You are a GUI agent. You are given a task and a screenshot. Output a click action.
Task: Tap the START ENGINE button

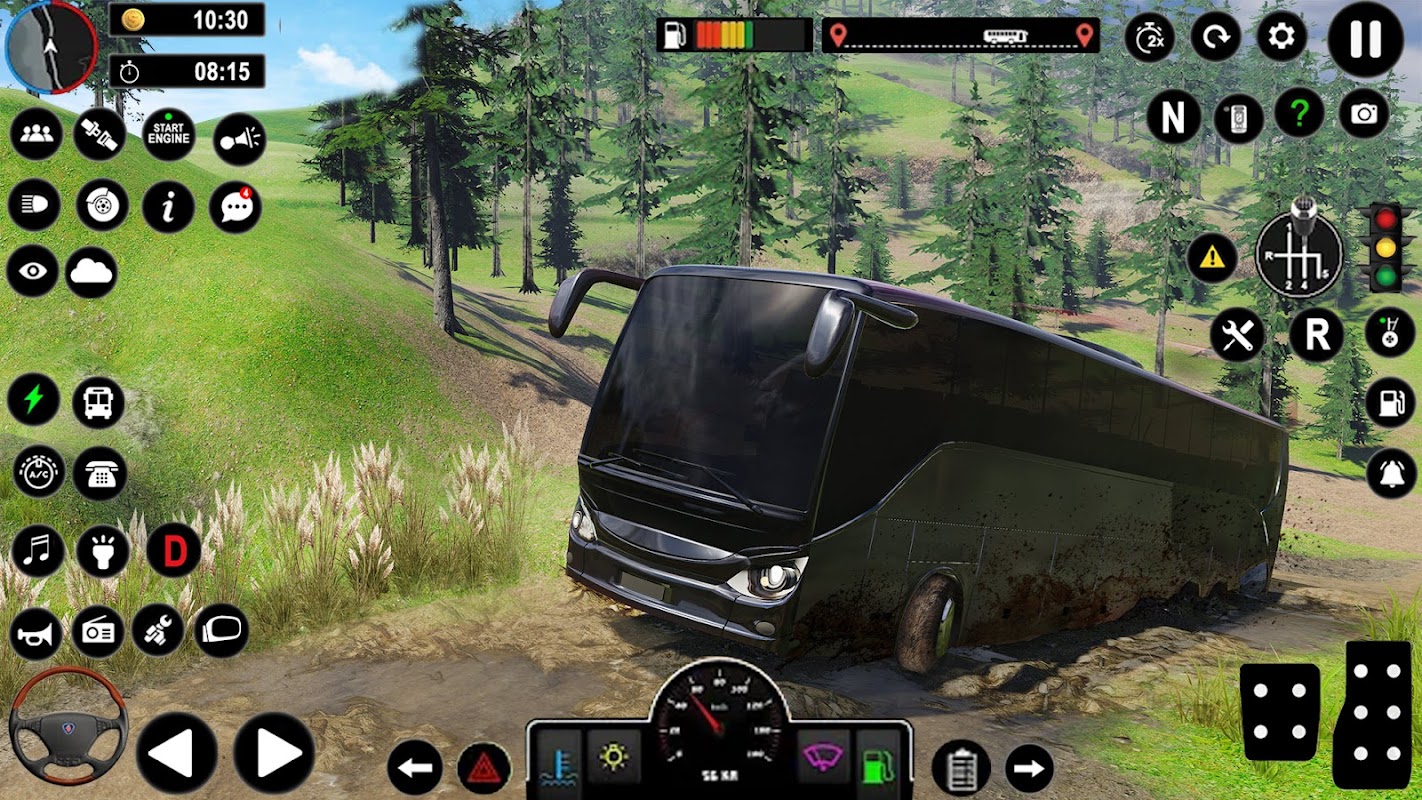(168, 136)
